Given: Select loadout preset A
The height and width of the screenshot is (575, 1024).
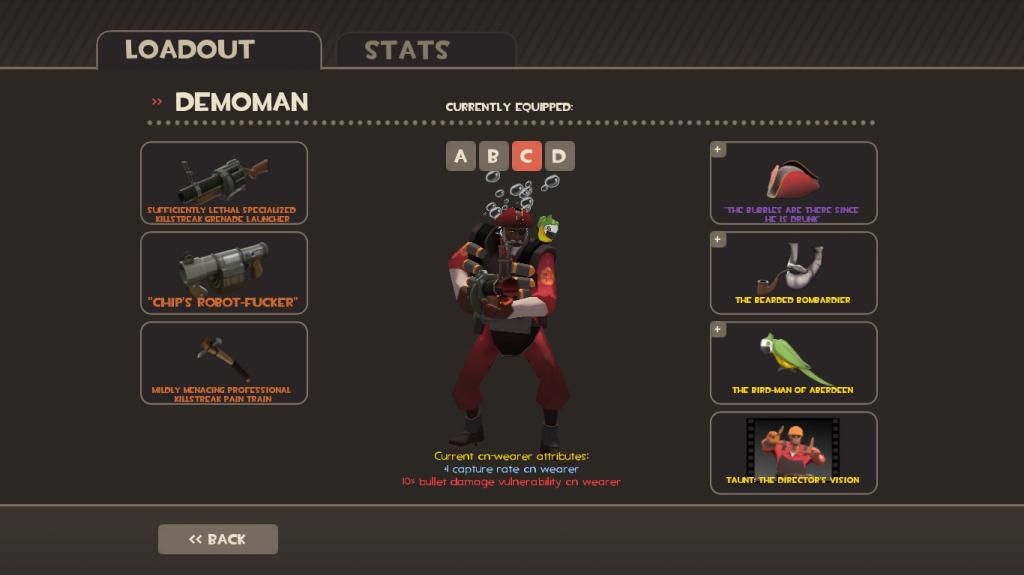Looking at the screenshot, I should 460,156.
